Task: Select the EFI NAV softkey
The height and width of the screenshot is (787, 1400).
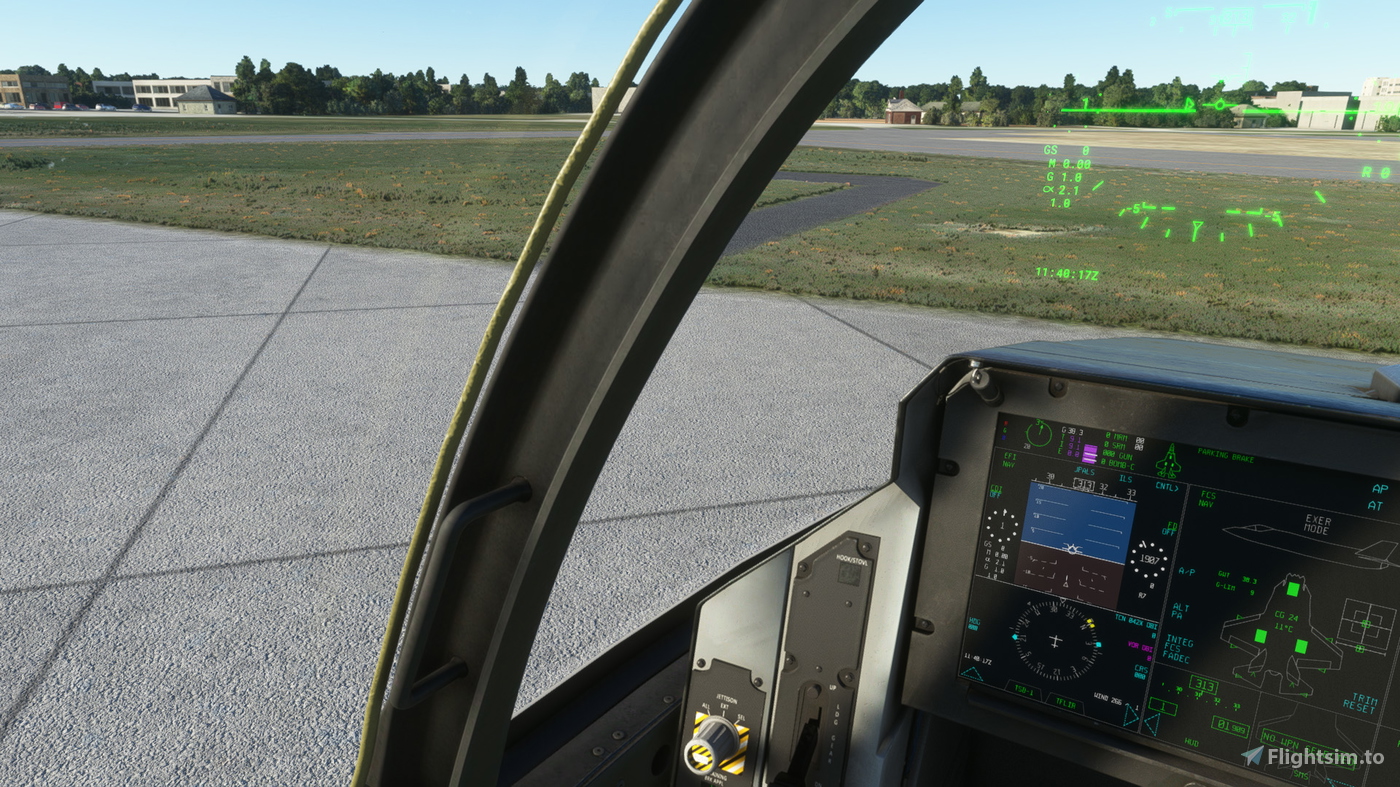Action: [1009, 460]
